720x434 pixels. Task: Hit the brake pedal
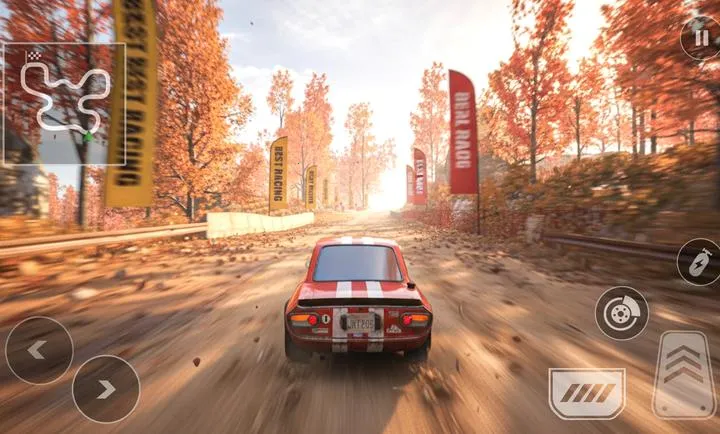[586, 392]
